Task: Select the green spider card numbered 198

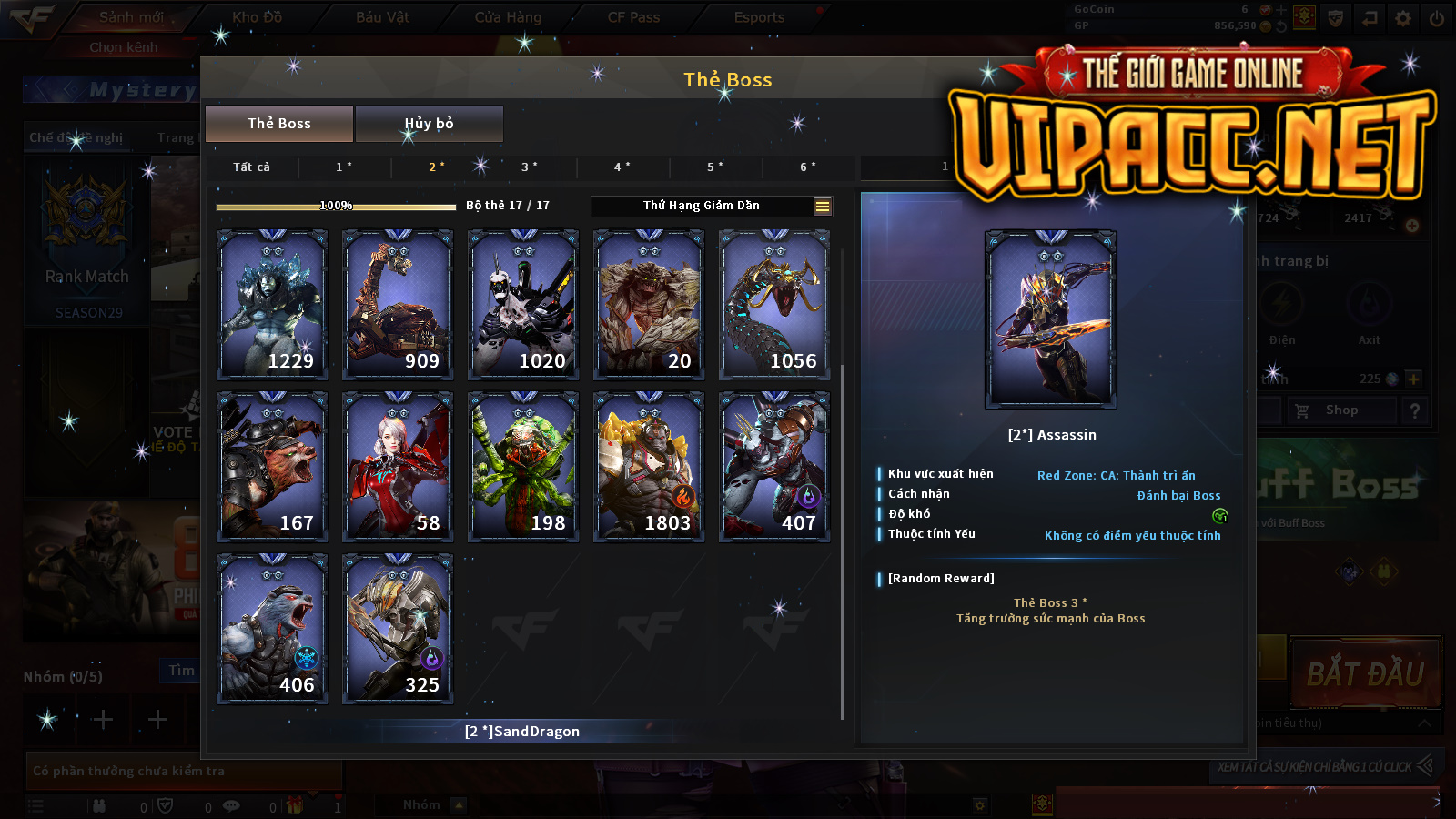Action: tap(523, 466)
